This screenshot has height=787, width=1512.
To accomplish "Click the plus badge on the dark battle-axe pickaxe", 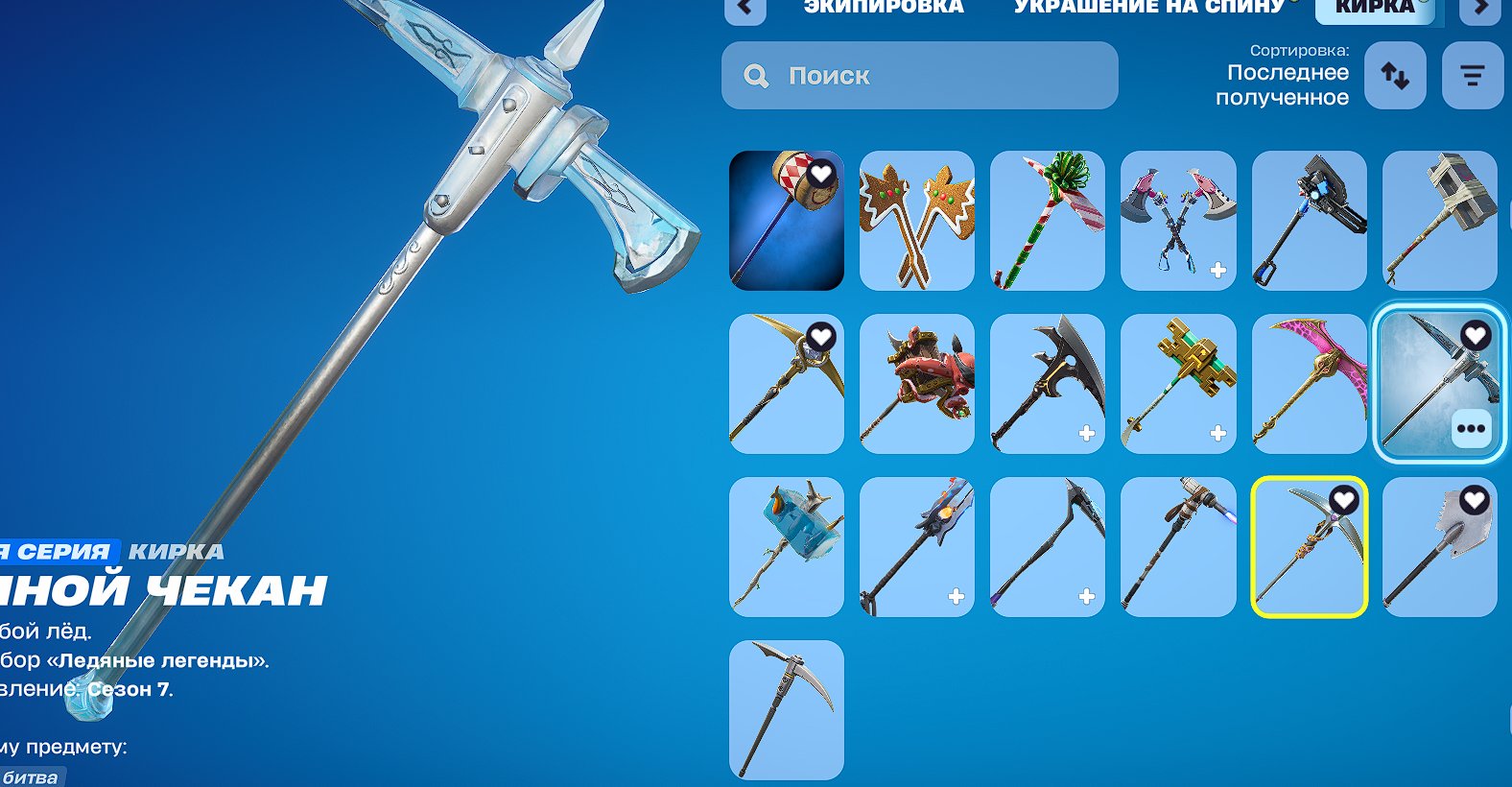I will 1089,434.
